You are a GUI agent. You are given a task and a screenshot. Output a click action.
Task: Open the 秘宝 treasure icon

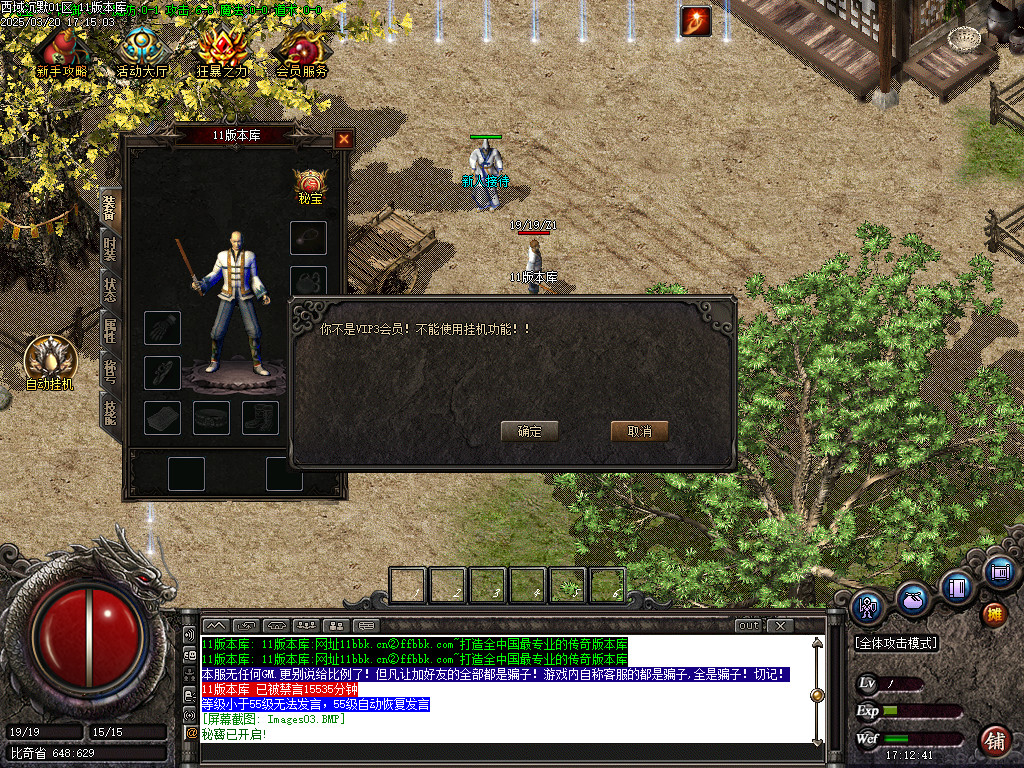[311, 185]
